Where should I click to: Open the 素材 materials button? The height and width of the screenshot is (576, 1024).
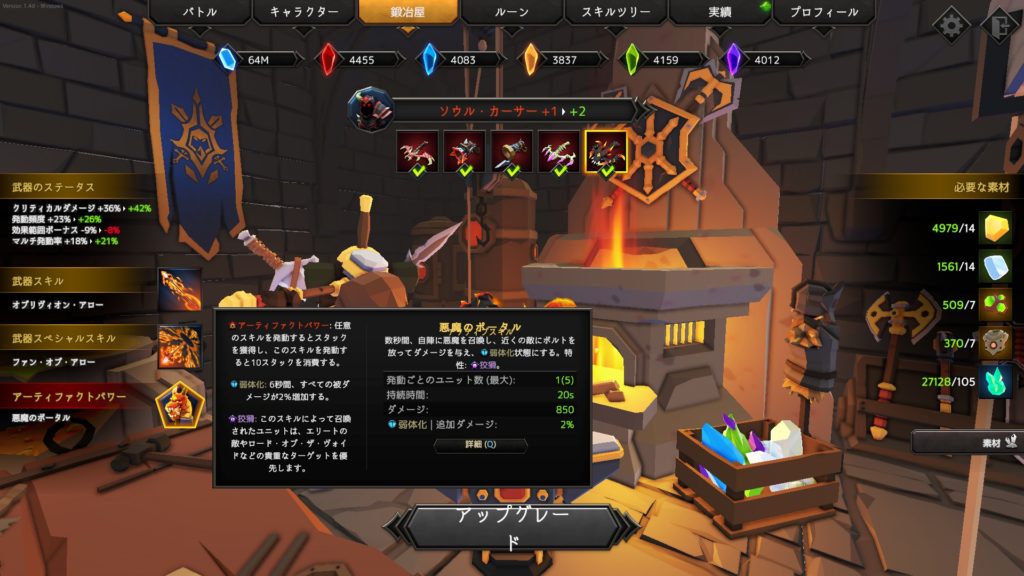pos(965,441)
